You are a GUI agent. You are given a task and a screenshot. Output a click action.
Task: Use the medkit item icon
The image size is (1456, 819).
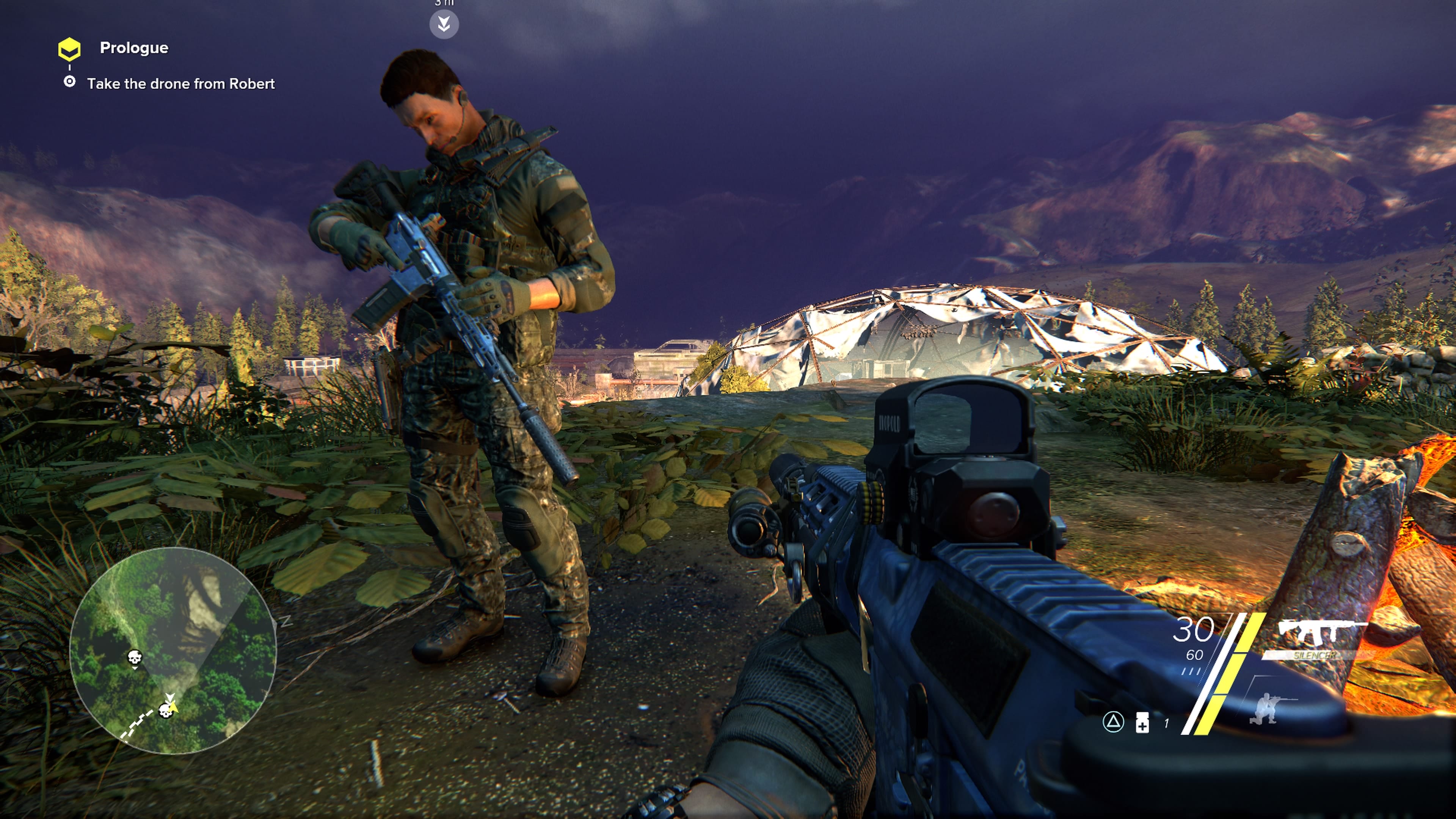(x=1142, y=722)
